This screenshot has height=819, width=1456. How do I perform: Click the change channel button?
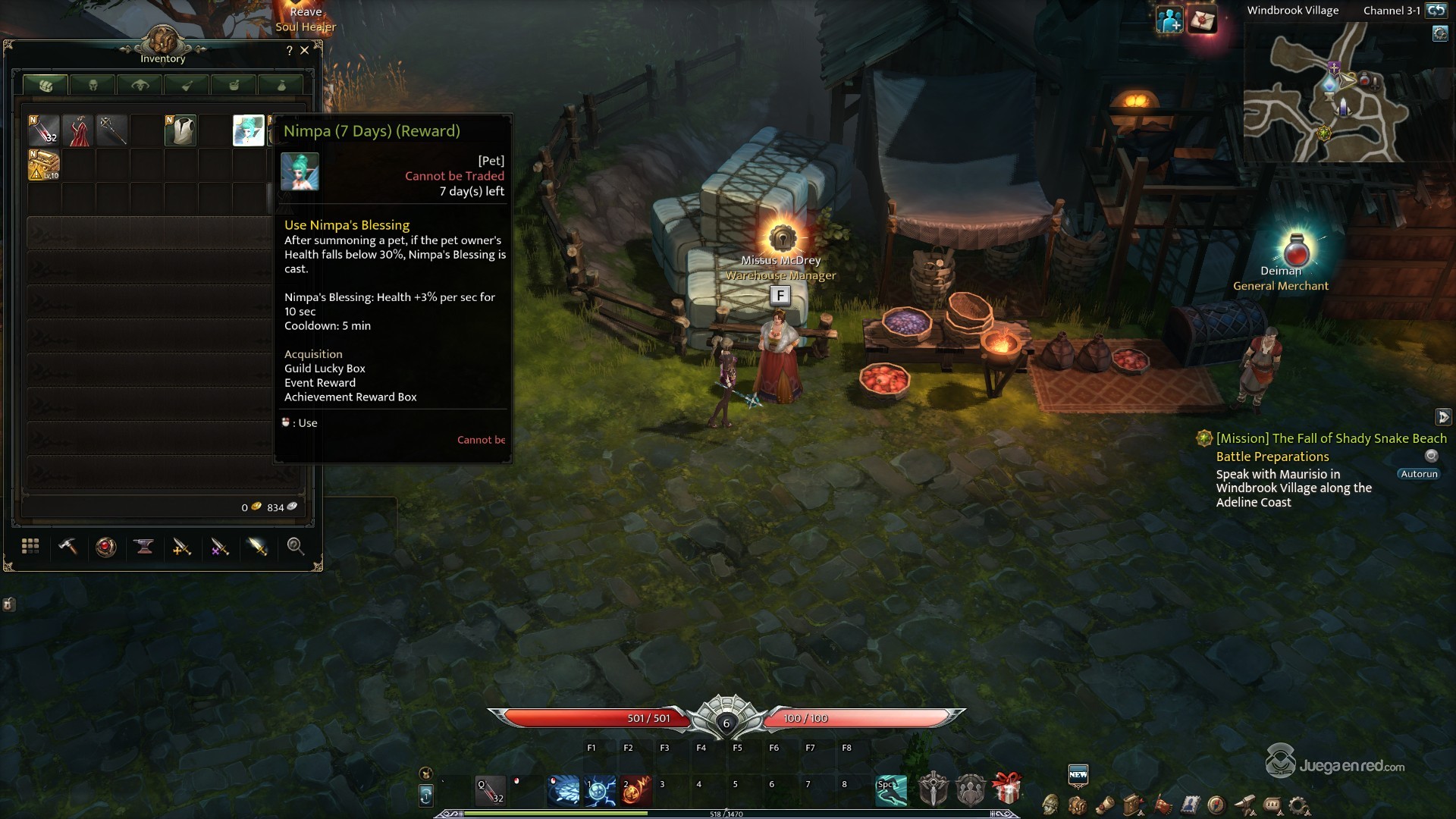tap(1436, 11)
